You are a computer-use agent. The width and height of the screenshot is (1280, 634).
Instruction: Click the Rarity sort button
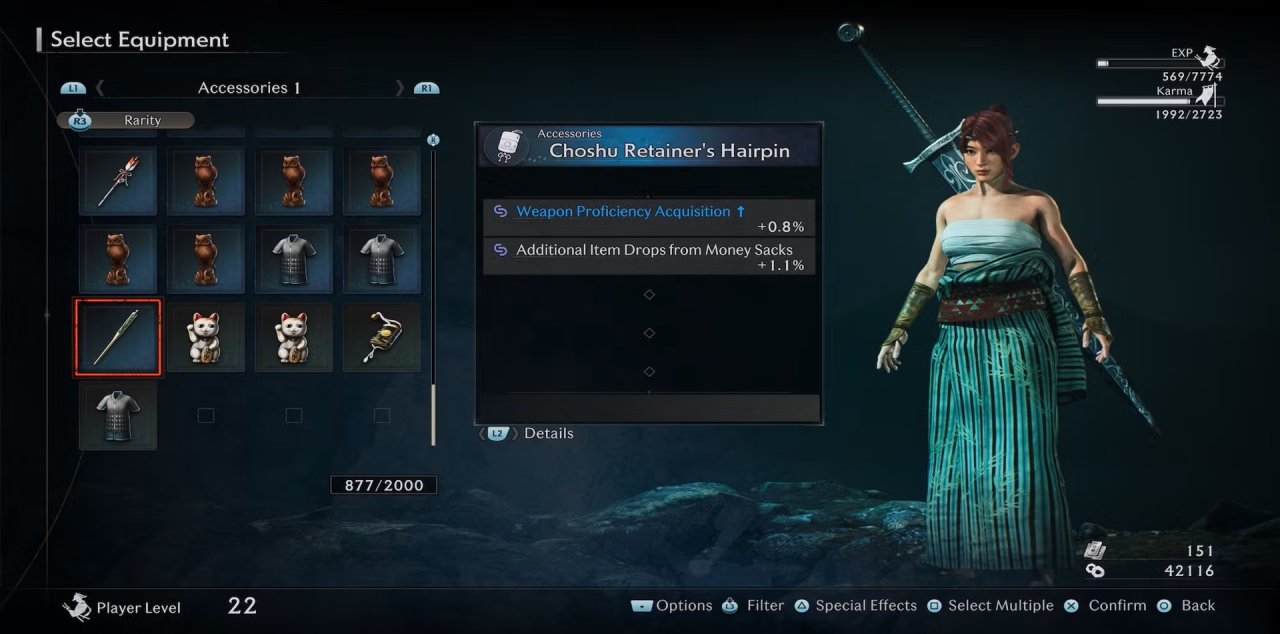point(127,120)
